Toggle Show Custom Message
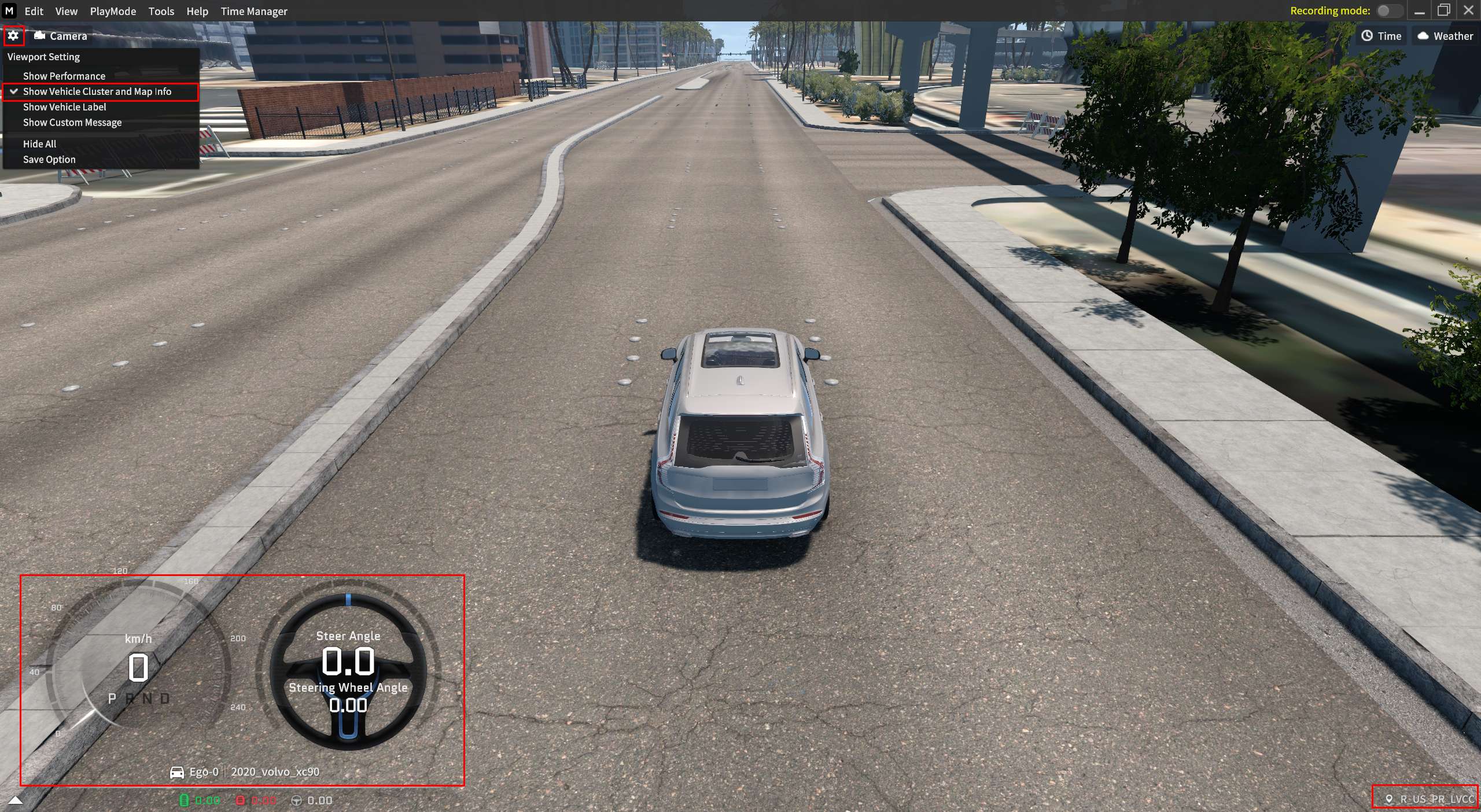The image size is (1481, 812). click(72, 123)
